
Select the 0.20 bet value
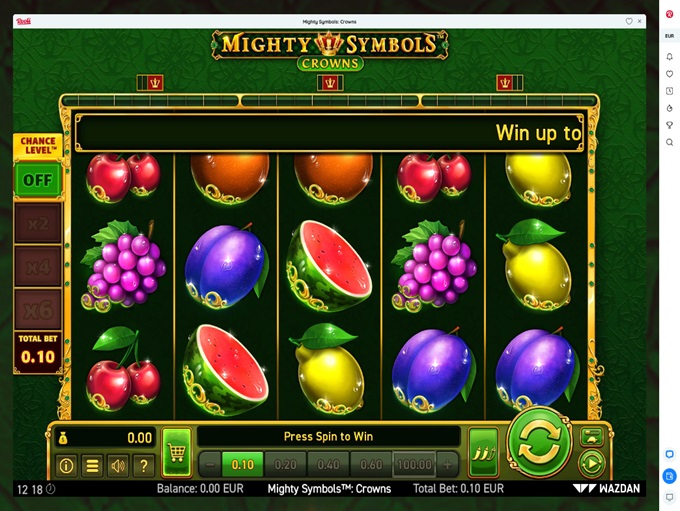(x=286, y=464)
